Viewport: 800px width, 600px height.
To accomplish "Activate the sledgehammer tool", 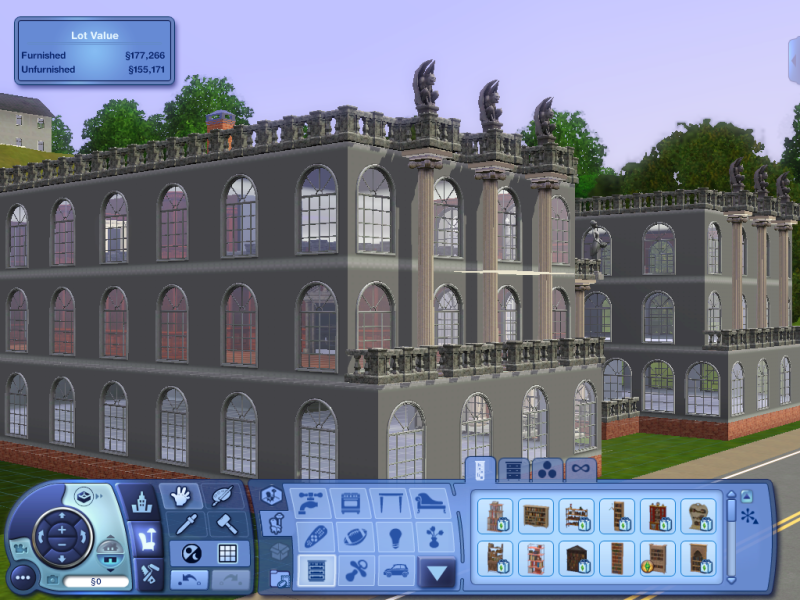I will (x=227, y=525).
